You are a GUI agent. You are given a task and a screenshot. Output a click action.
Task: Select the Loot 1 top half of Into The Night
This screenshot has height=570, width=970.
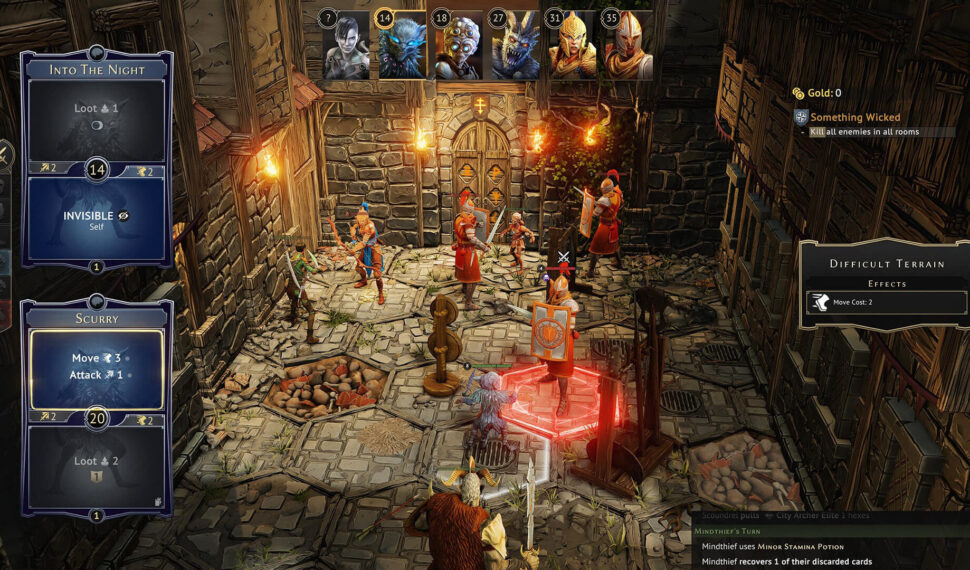pyautogui.click(x=98, y=118)
